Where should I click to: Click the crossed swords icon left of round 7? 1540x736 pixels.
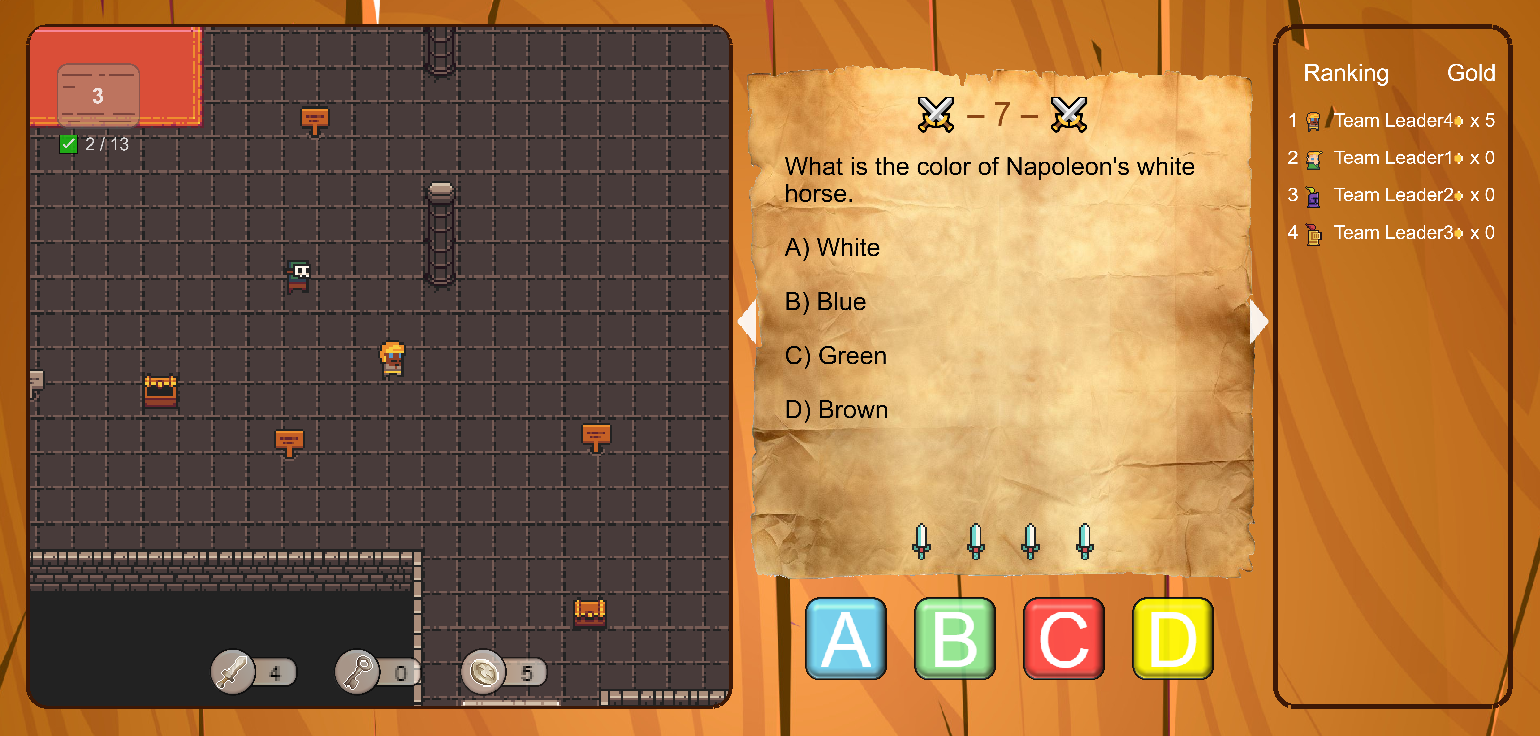point(936,113)
